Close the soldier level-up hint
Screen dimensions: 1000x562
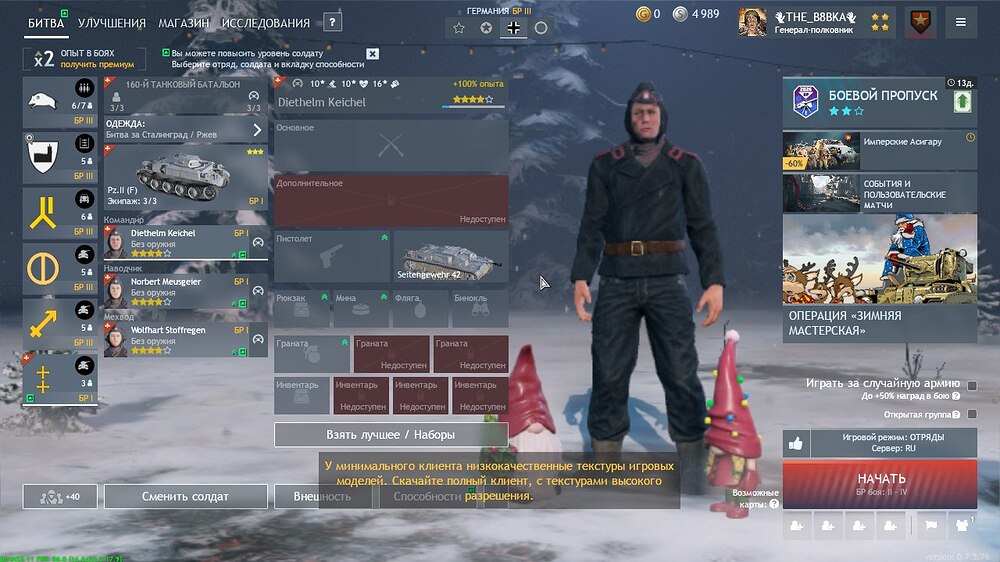pos(373,54)
